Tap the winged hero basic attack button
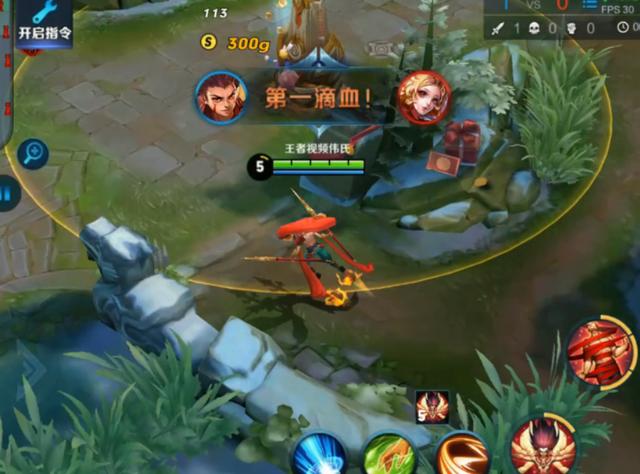The width and height of the screenshot is (640, 474). (x=542, y=446)
